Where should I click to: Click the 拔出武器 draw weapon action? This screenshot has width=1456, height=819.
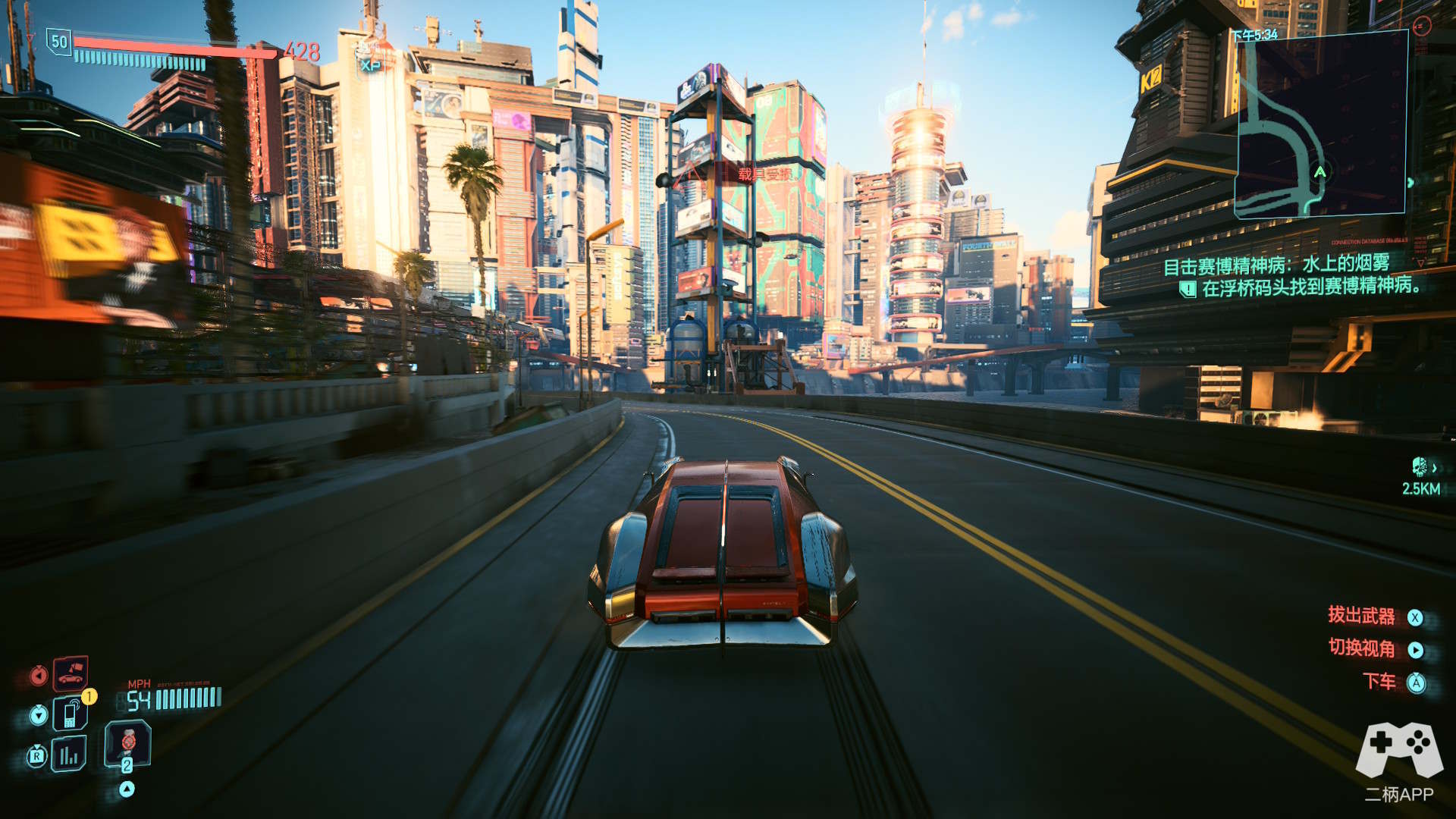pos(1361,616)
